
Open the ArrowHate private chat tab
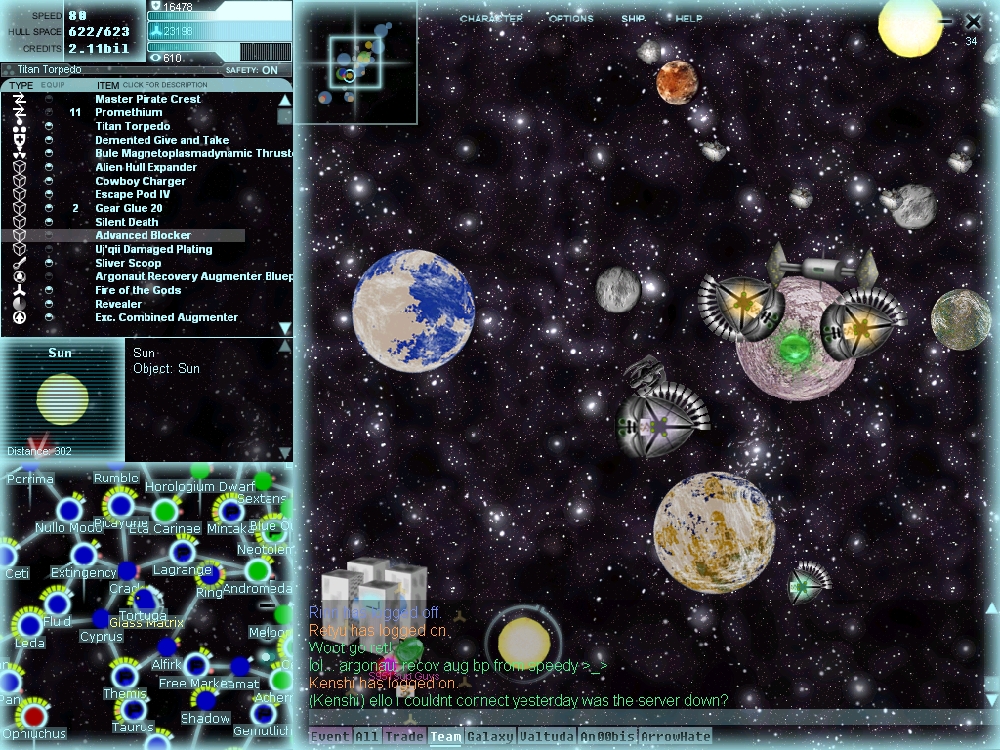click(676, 737)
